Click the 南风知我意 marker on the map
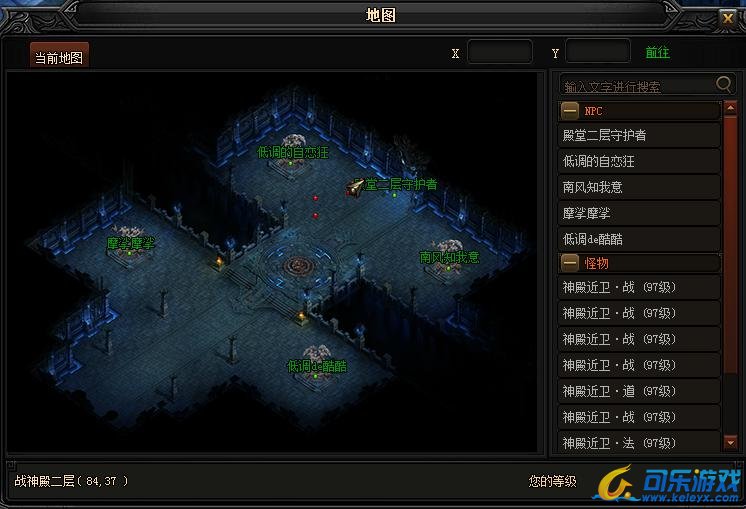Image resolution: width=746 pixels, height=509 pixels. (x=449, y=257)
